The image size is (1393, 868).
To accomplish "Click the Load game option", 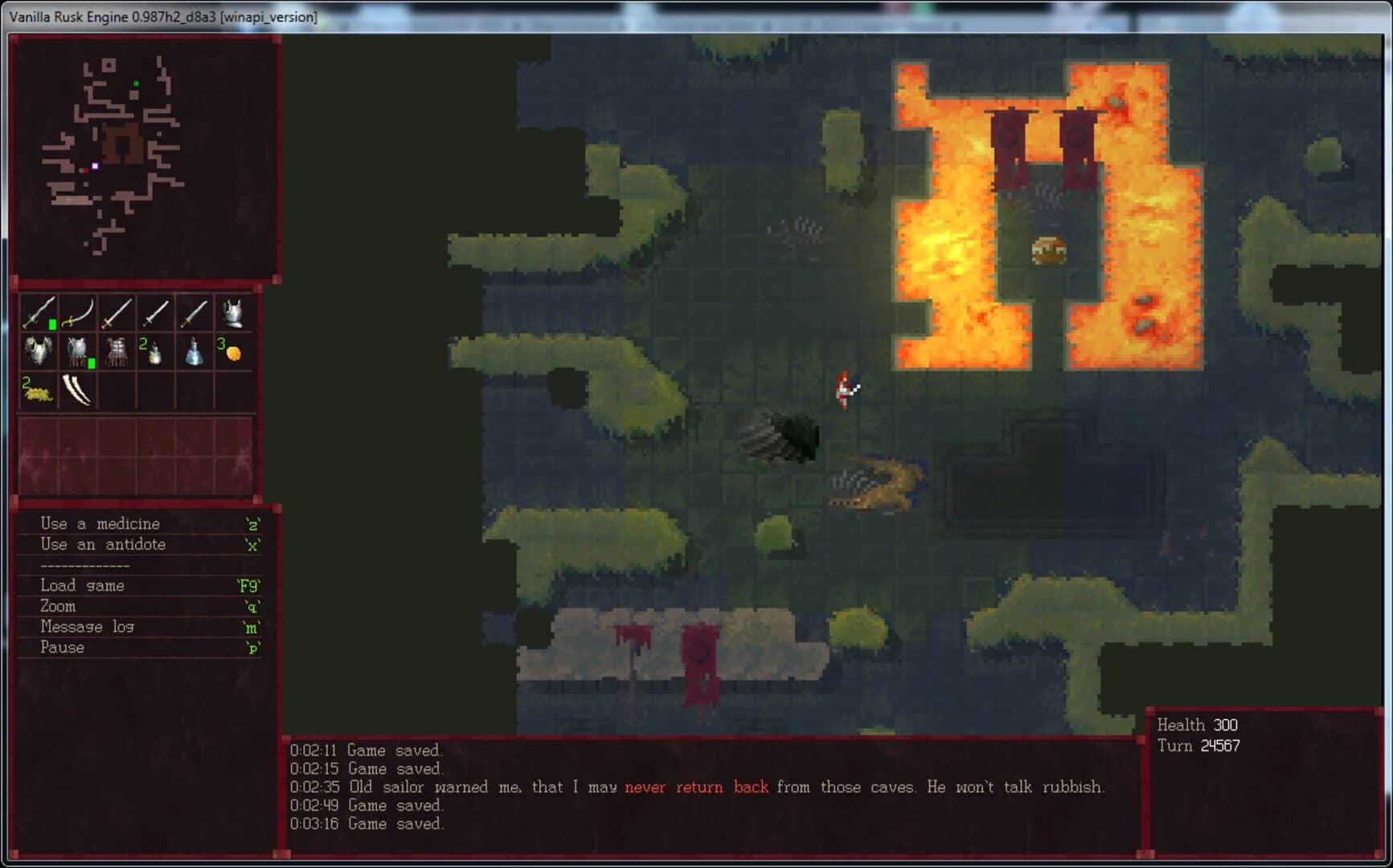I will pos(82,585).
